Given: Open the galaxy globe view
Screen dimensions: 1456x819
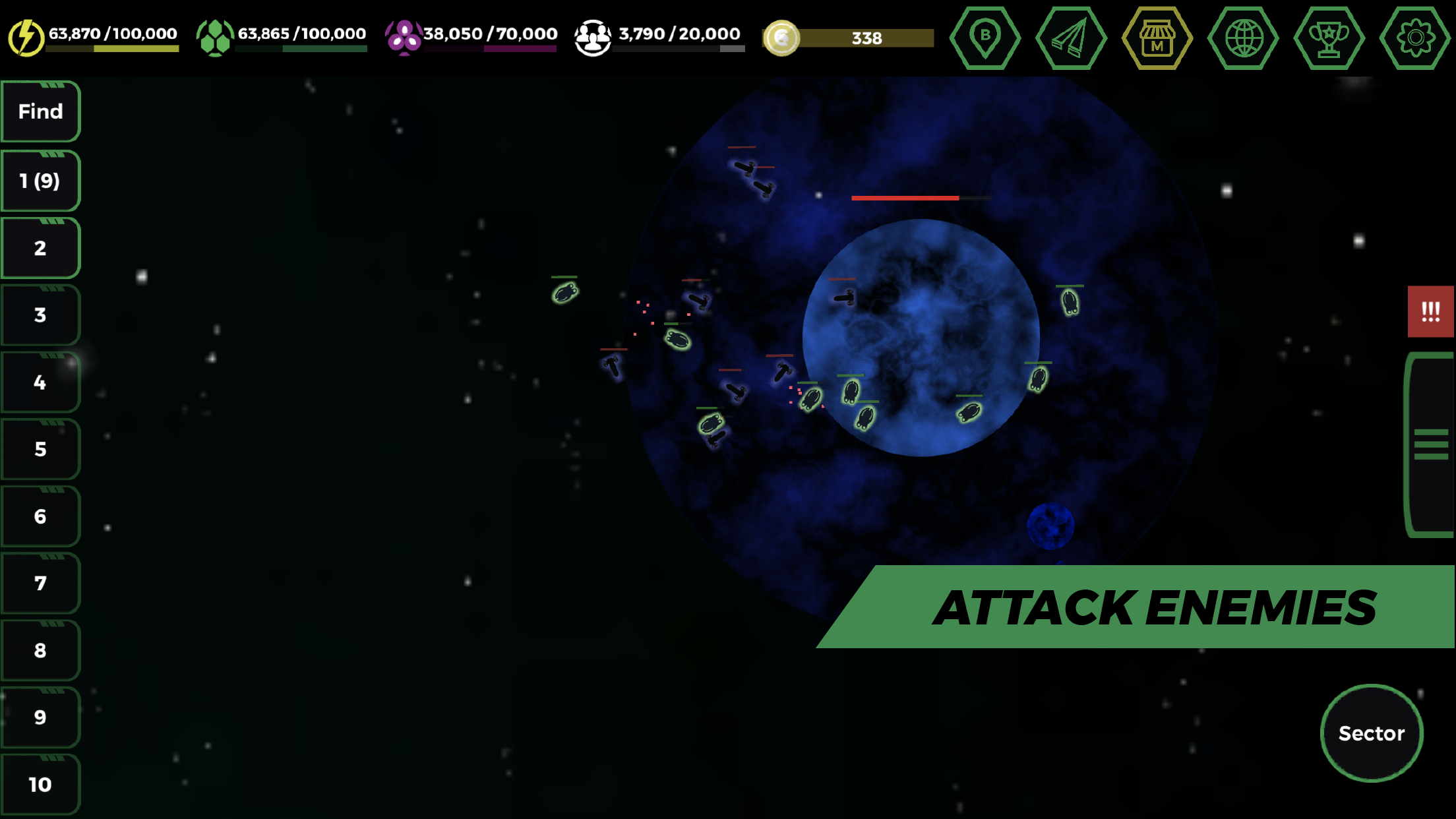Looking at the screenshot, I should click(1244, 38).
